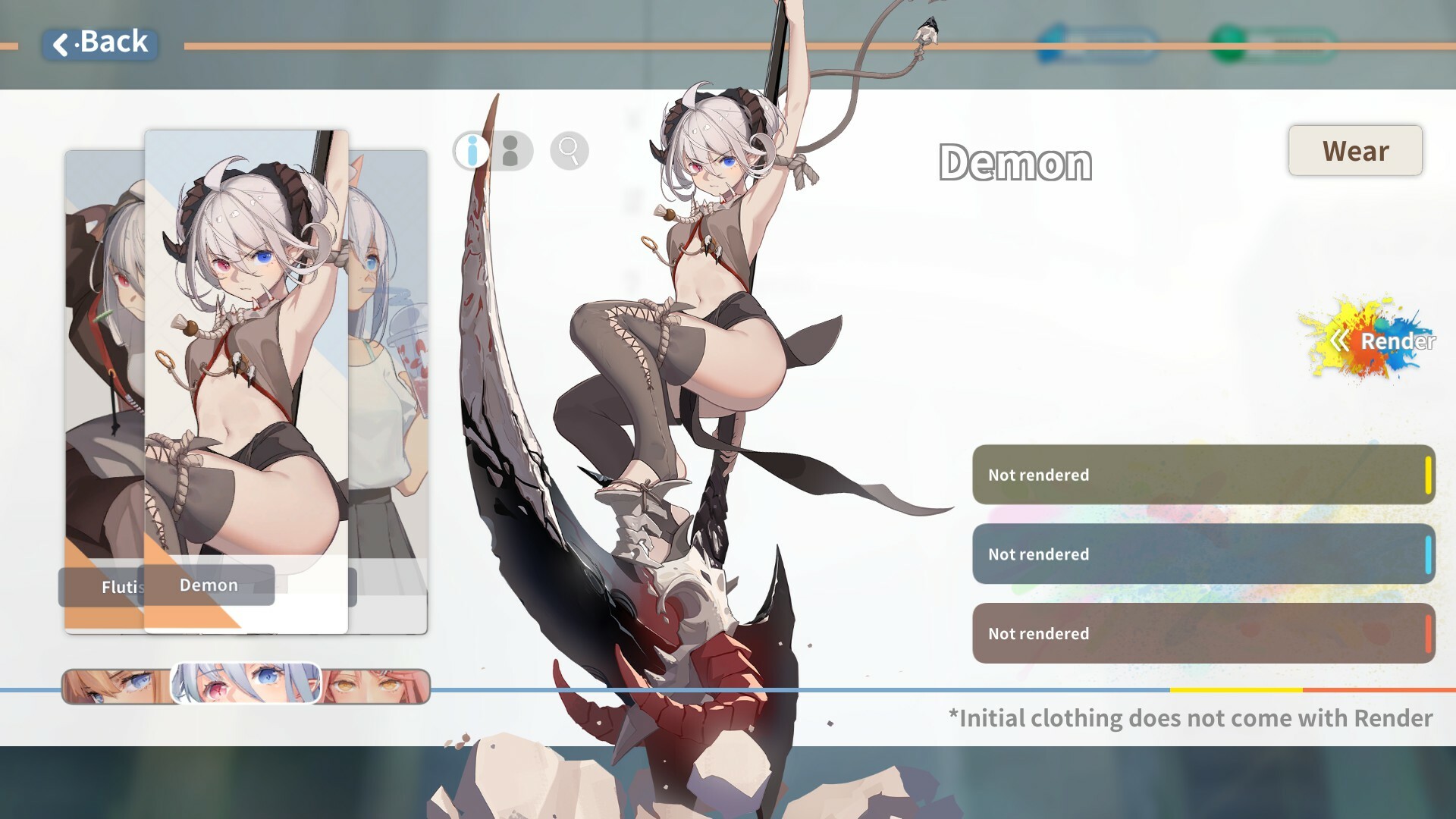Select the info (i) view icon
1456x819 pixels.
tap(470, 151)
